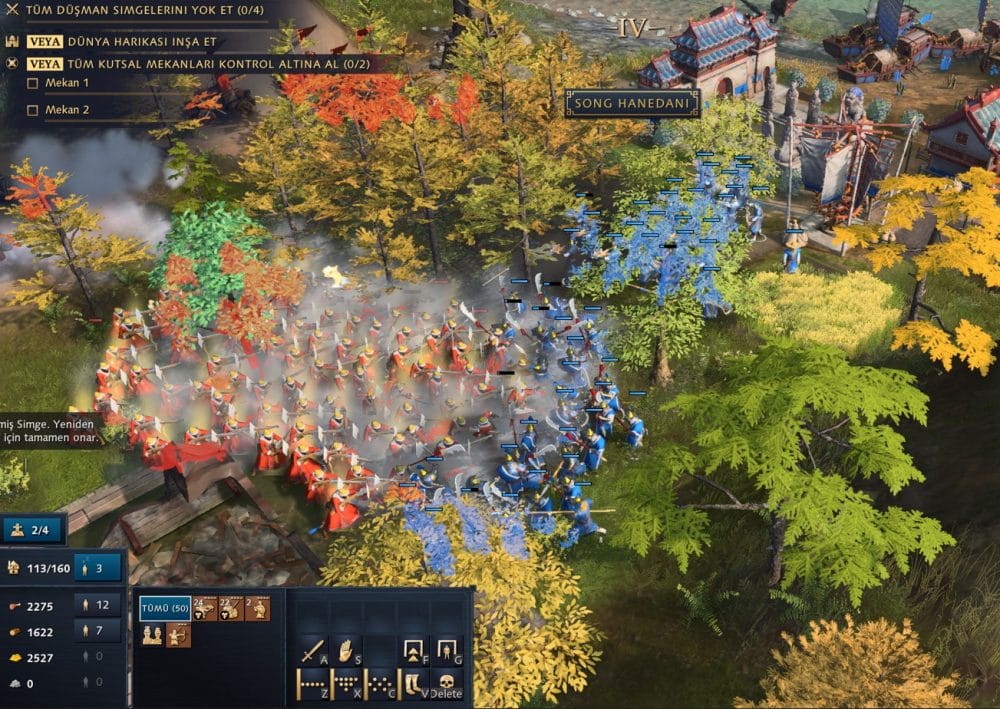Select the two-figure unit portrait

(153, 635)
